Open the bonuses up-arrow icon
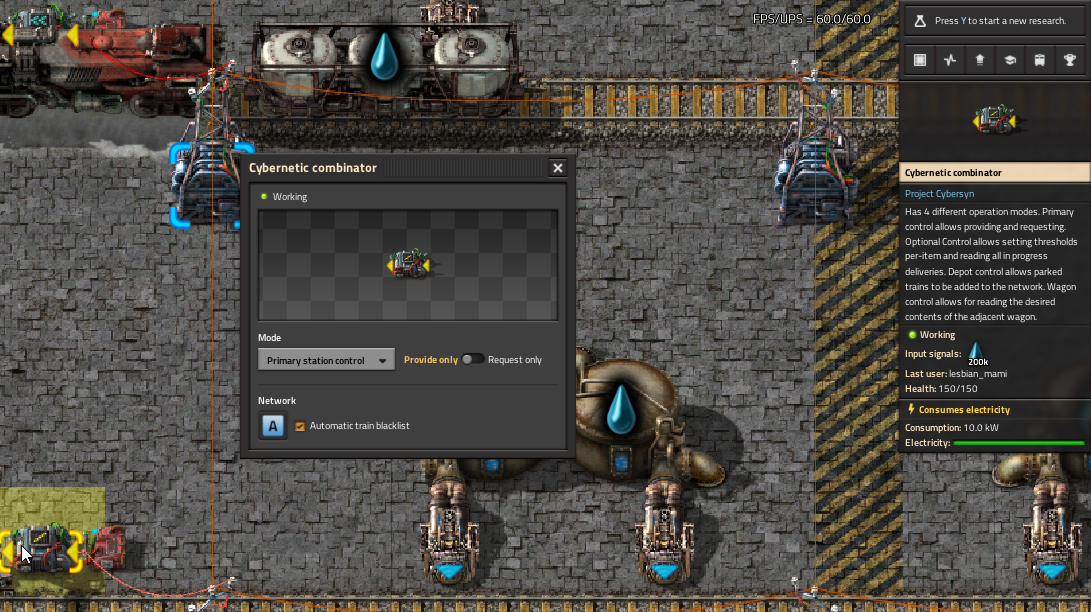 click(x=980, y=60)
